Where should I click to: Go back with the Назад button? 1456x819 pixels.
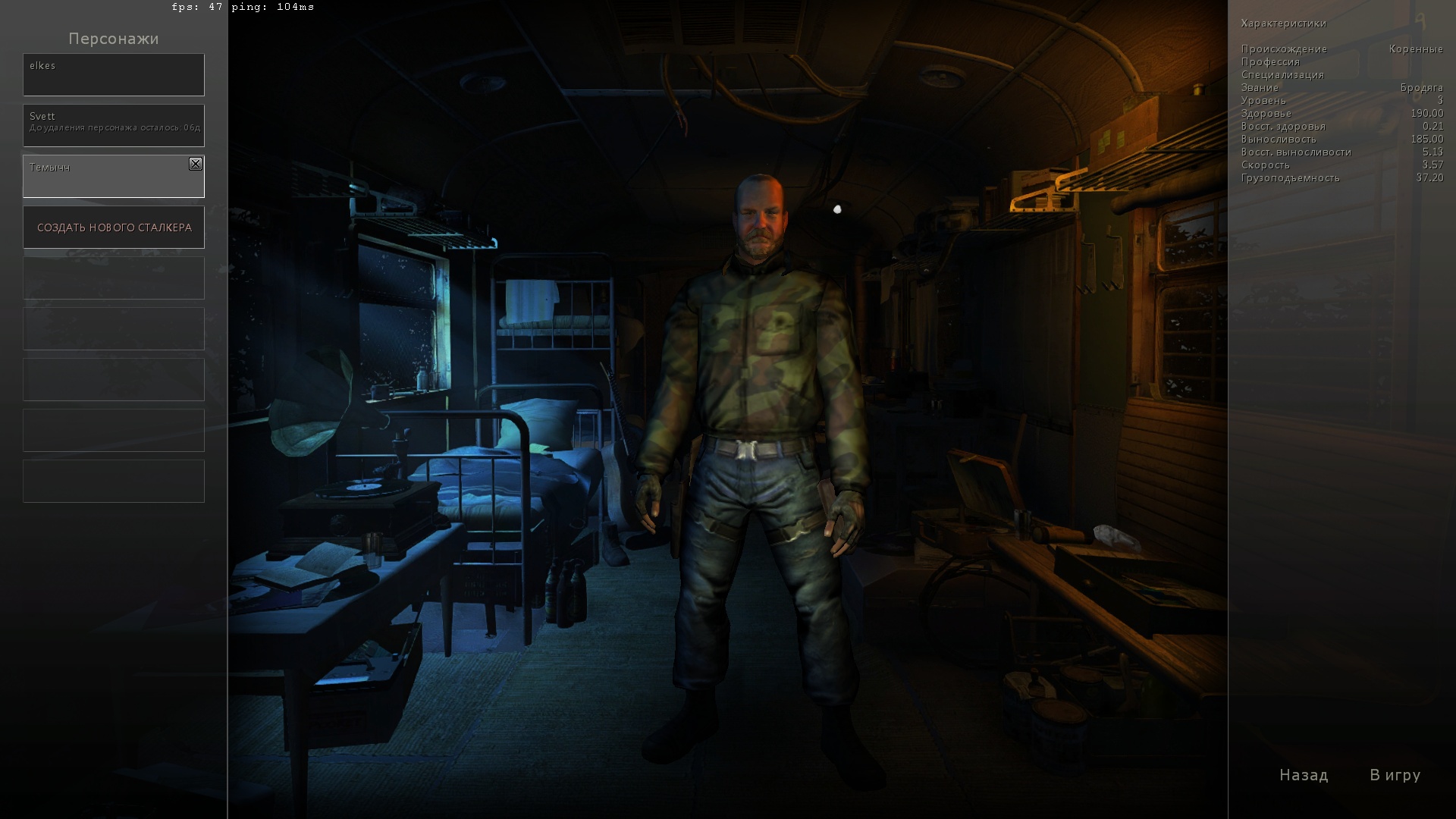[1304, 775]
